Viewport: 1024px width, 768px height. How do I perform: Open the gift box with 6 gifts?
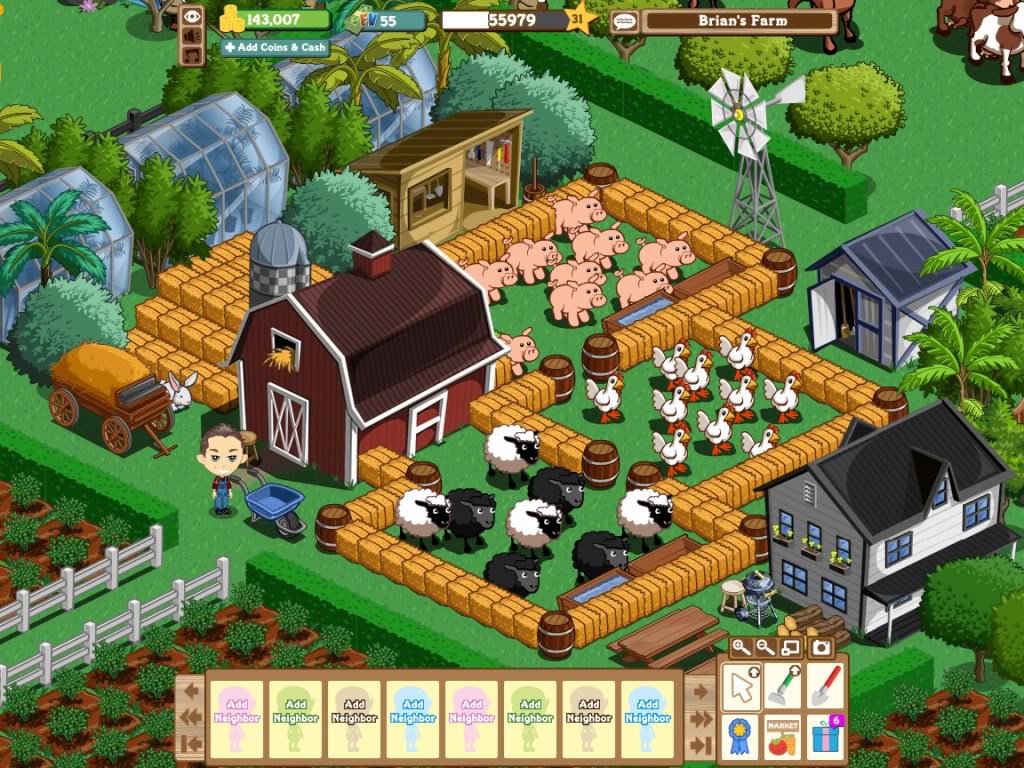[x=826, y=736]
